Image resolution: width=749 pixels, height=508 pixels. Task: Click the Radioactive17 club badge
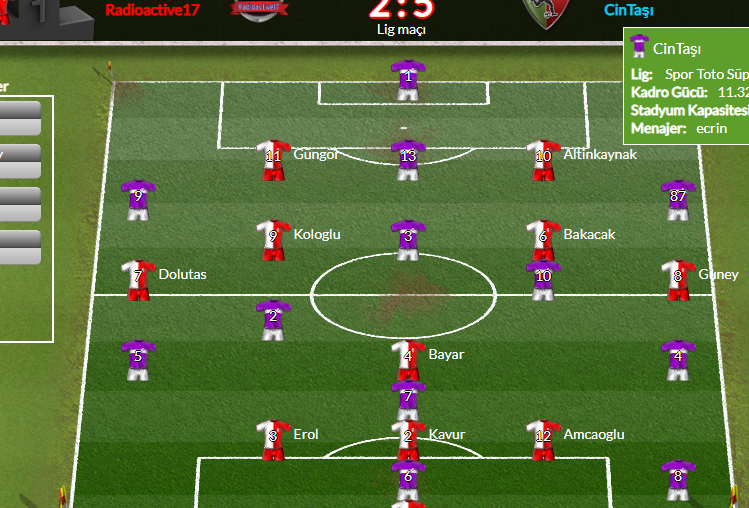coord(256,9)
